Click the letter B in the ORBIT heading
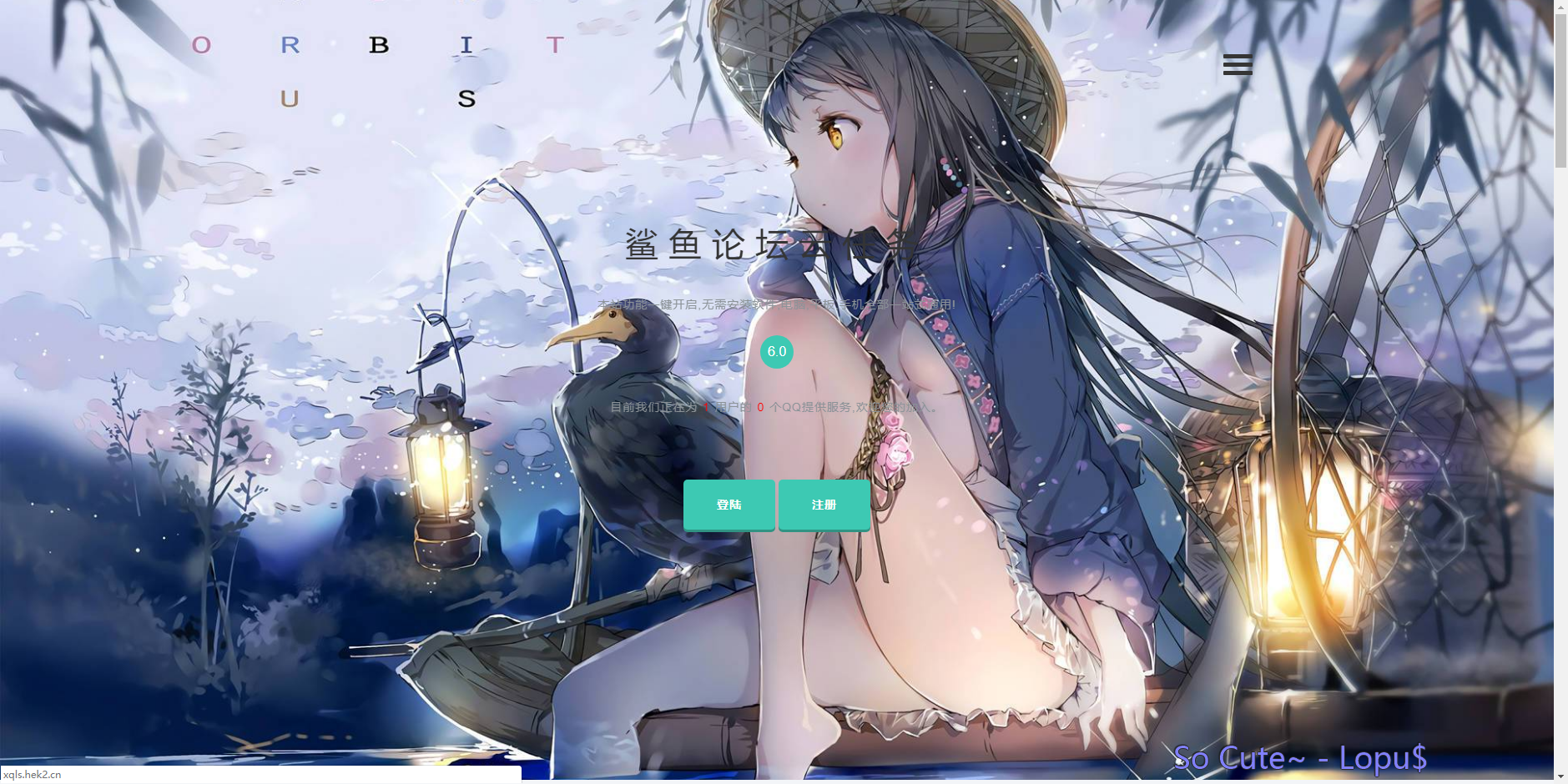1568x784 pixels. click(x=381, y=46)
